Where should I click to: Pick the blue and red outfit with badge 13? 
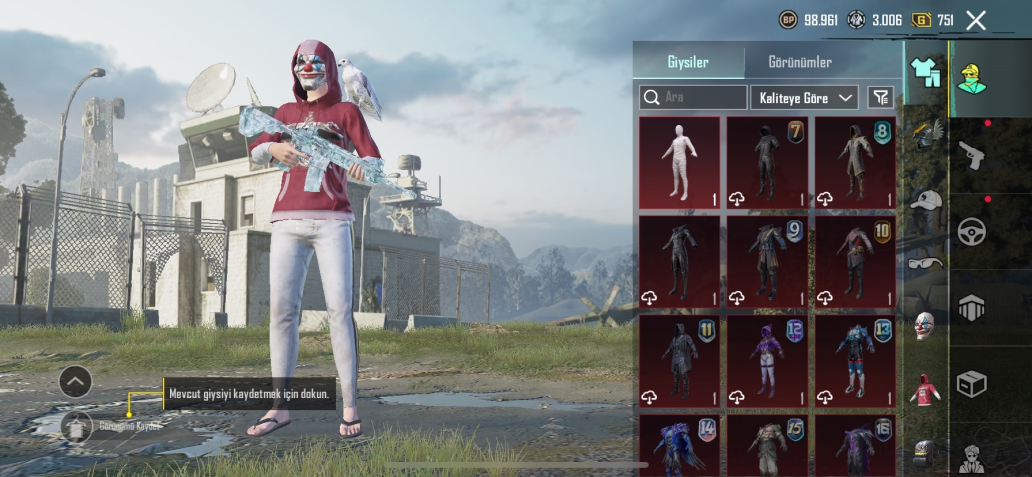(855, 360)
